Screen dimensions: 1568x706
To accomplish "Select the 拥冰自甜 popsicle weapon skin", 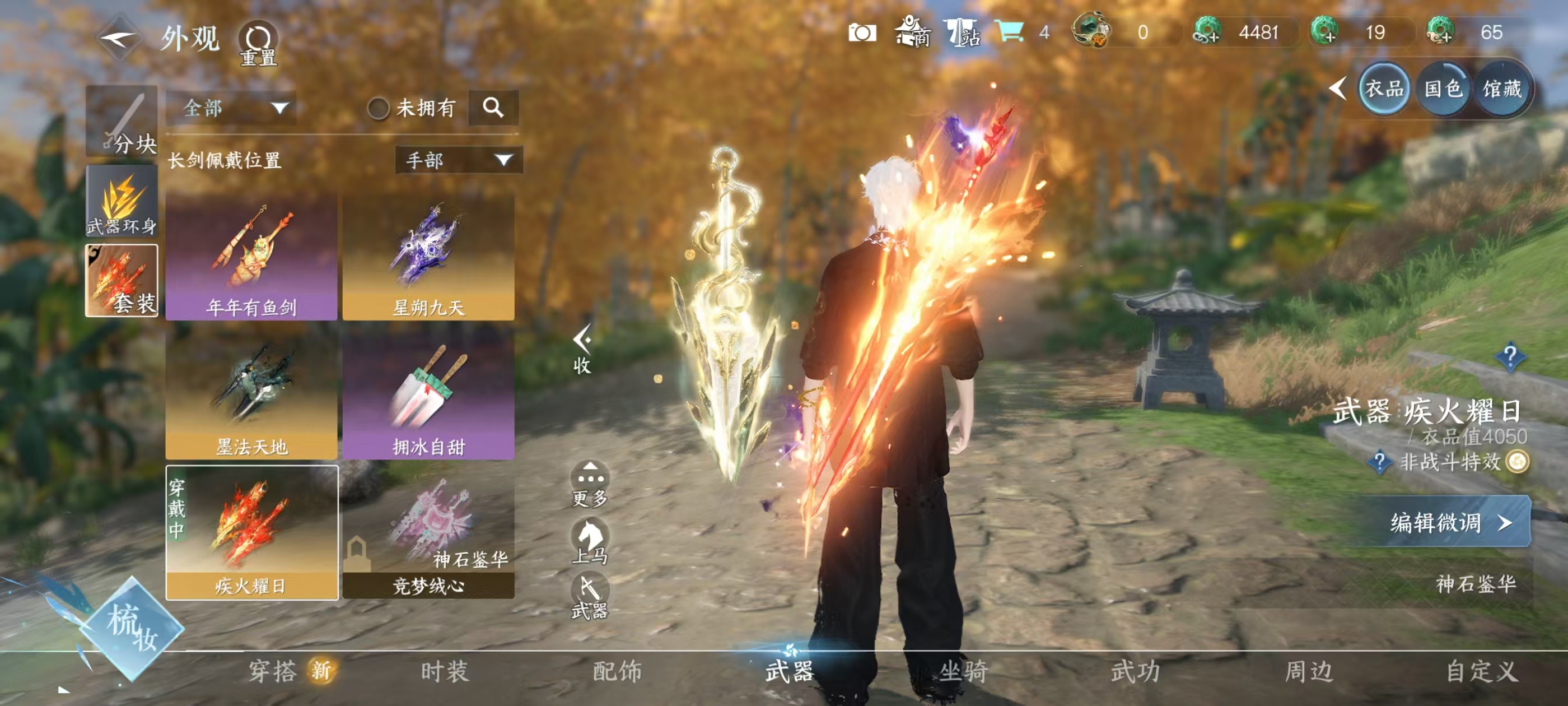I will pos(428,396).
